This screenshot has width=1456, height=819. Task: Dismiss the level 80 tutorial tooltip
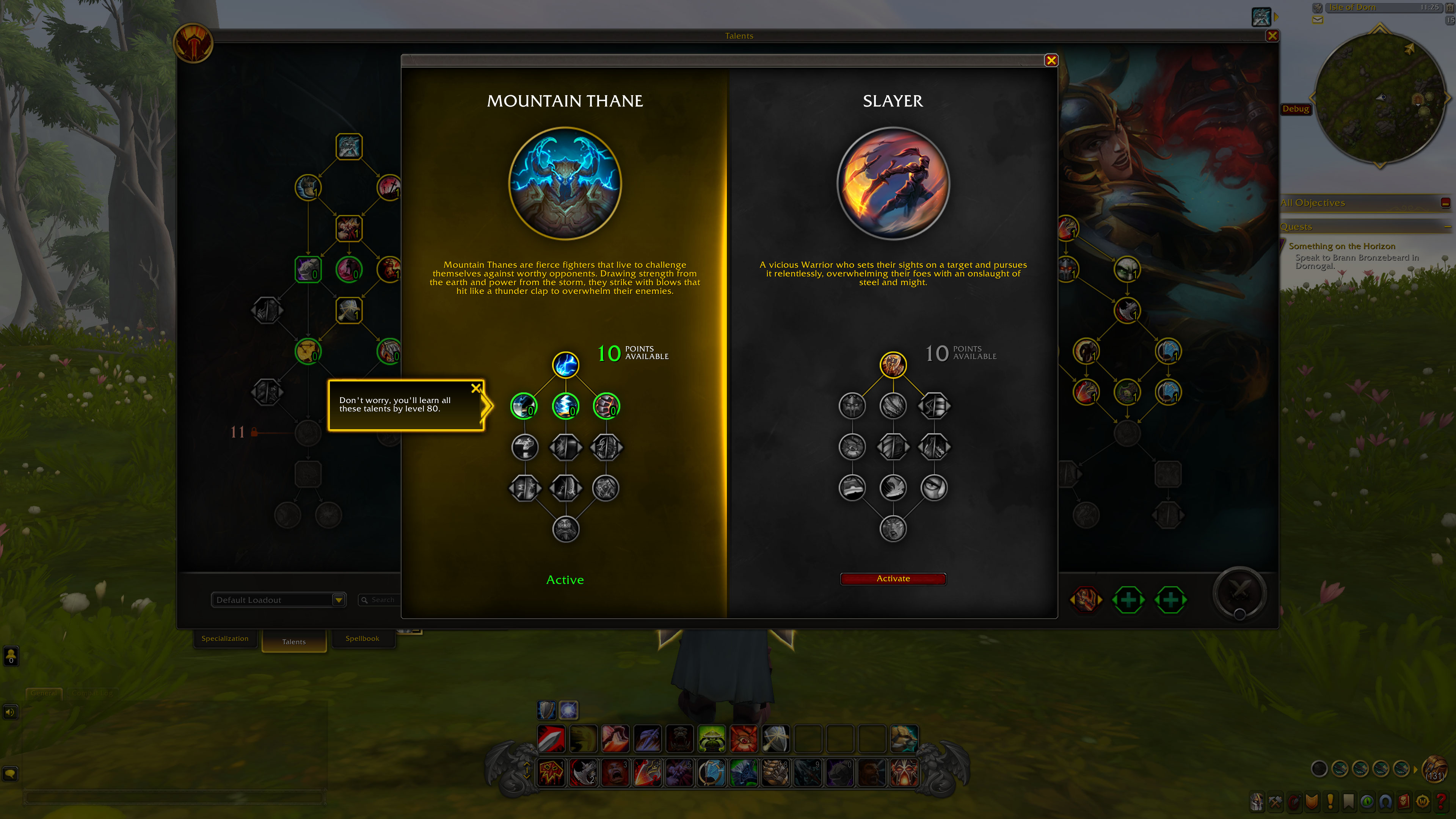click(476, 388)
